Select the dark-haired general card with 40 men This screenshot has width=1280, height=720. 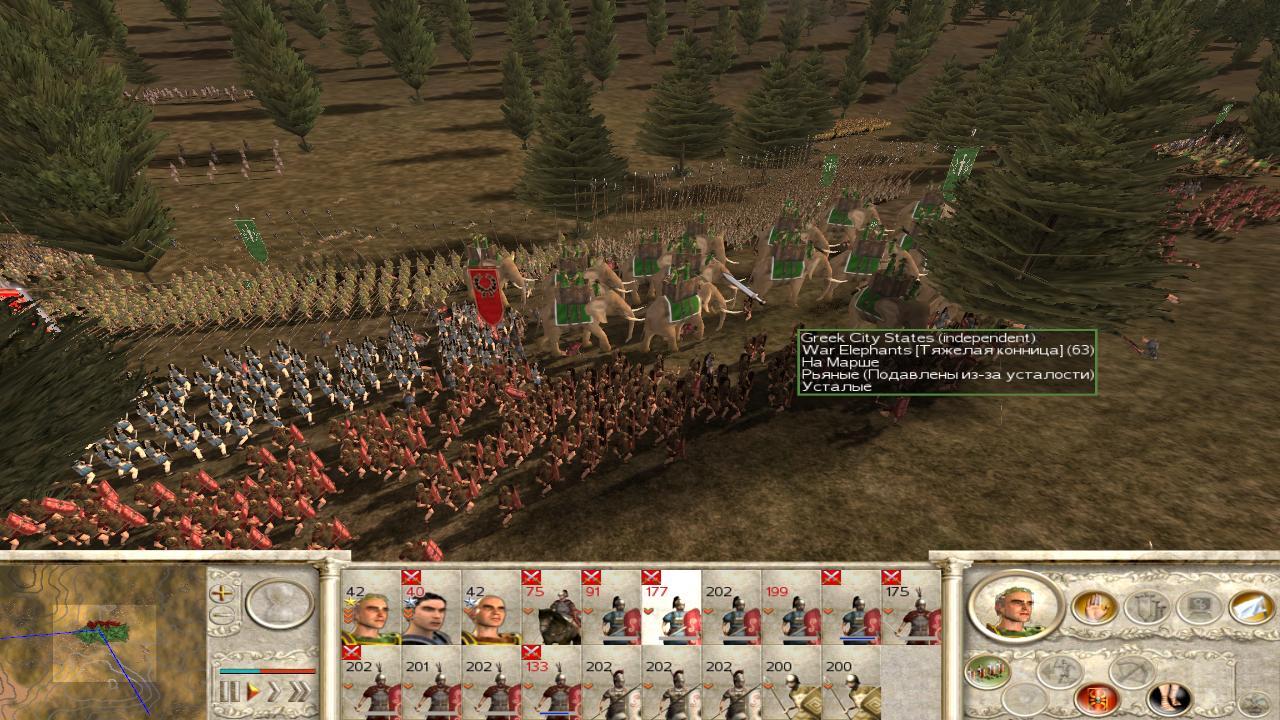pyautogui.click(x=430, y=612)
